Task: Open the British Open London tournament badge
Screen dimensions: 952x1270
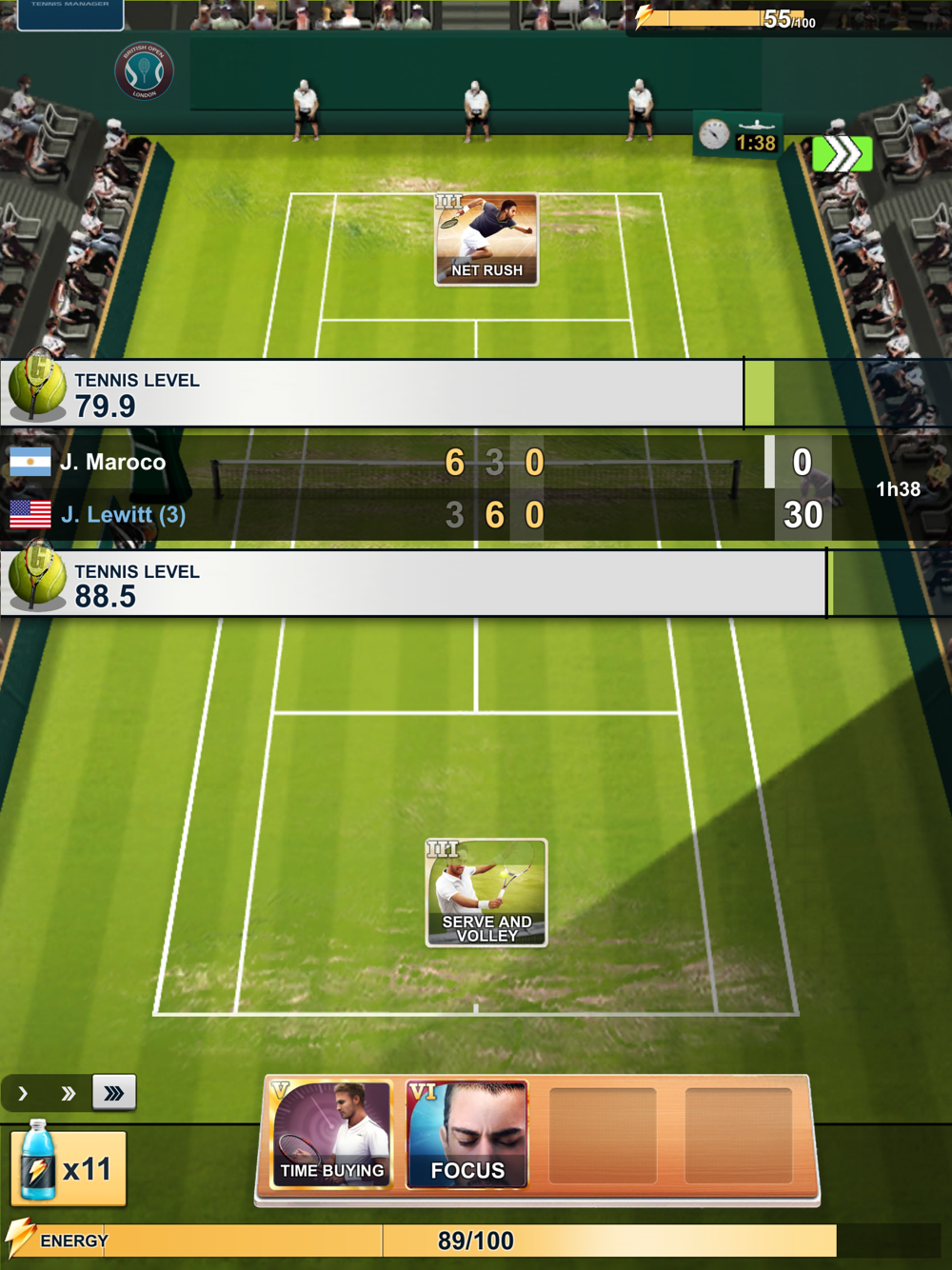Action: [x=144, y=71]
